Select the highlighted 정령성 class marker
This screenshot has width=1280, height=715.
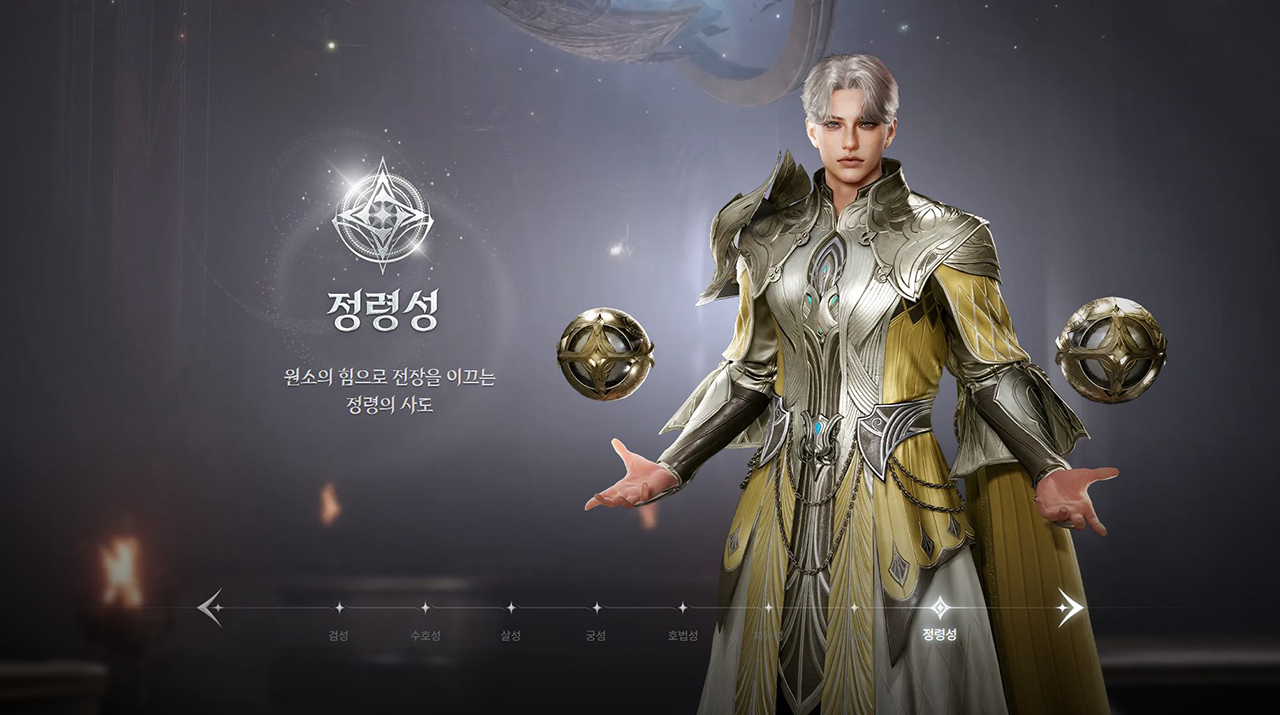940,608
